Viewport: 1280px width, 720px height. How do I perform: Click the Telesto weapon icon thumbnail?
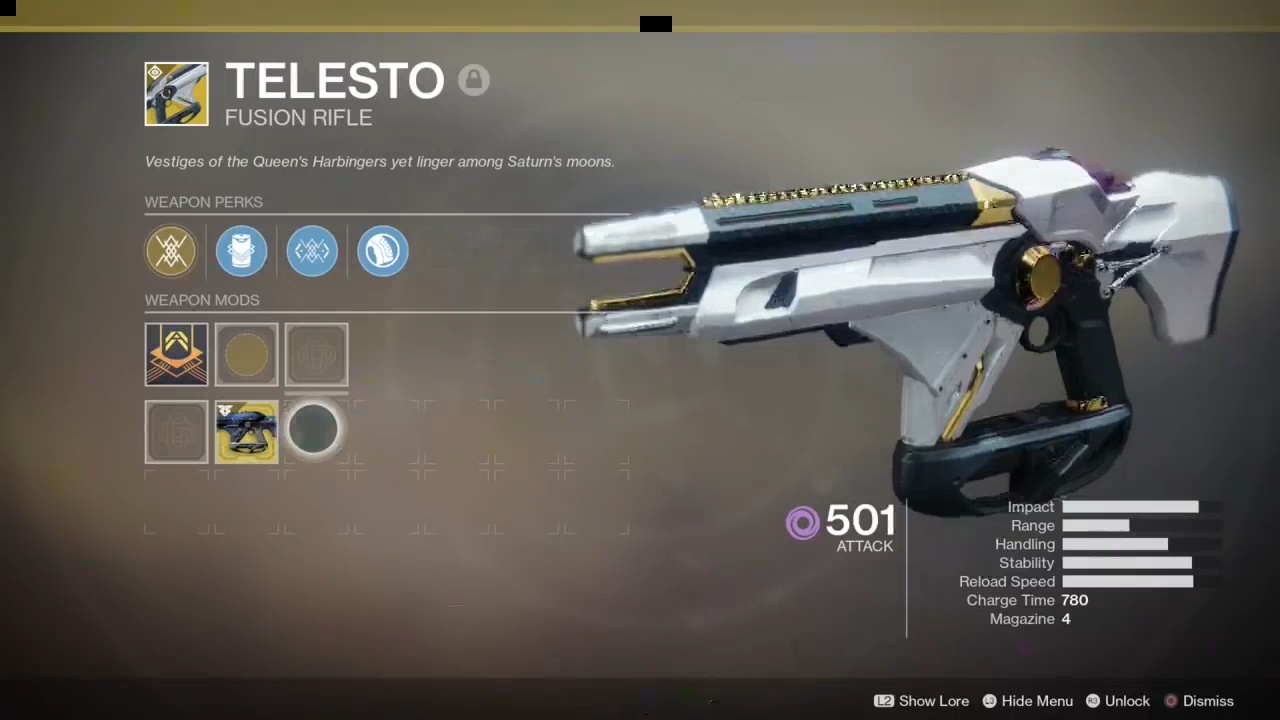pyautogui.click(x=176, y=94)
